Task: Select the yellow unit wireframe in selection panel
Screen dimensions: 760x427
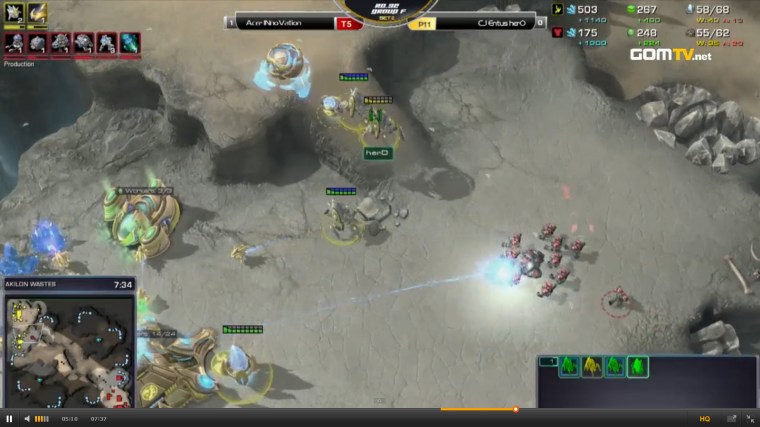Action: coord(592,367)
